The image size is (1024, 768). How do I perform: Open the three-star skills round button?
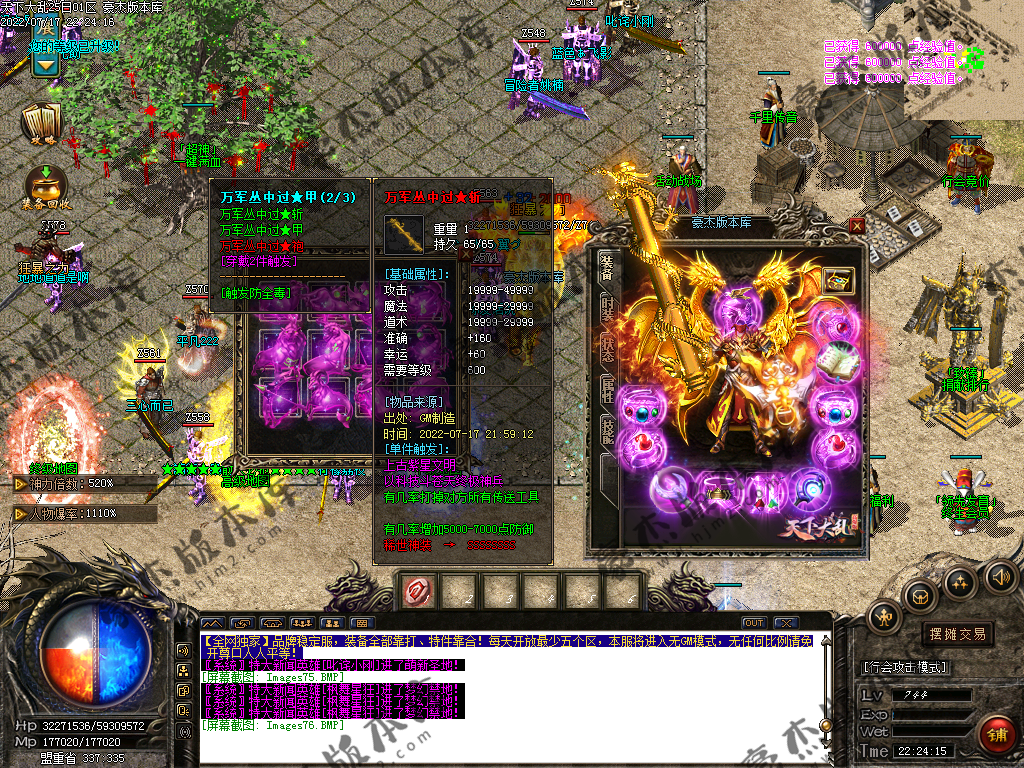point(960,582)
